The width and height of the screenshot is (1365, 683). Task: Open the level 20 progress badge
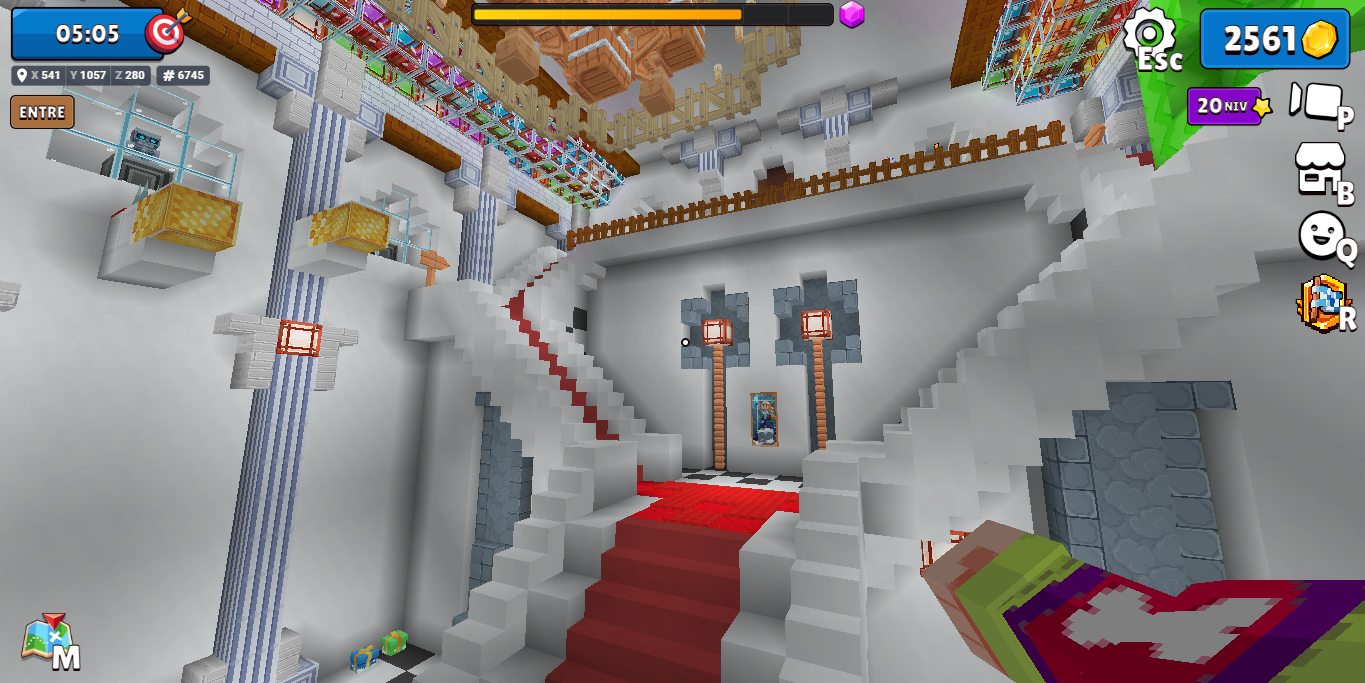pos(1227,105)
